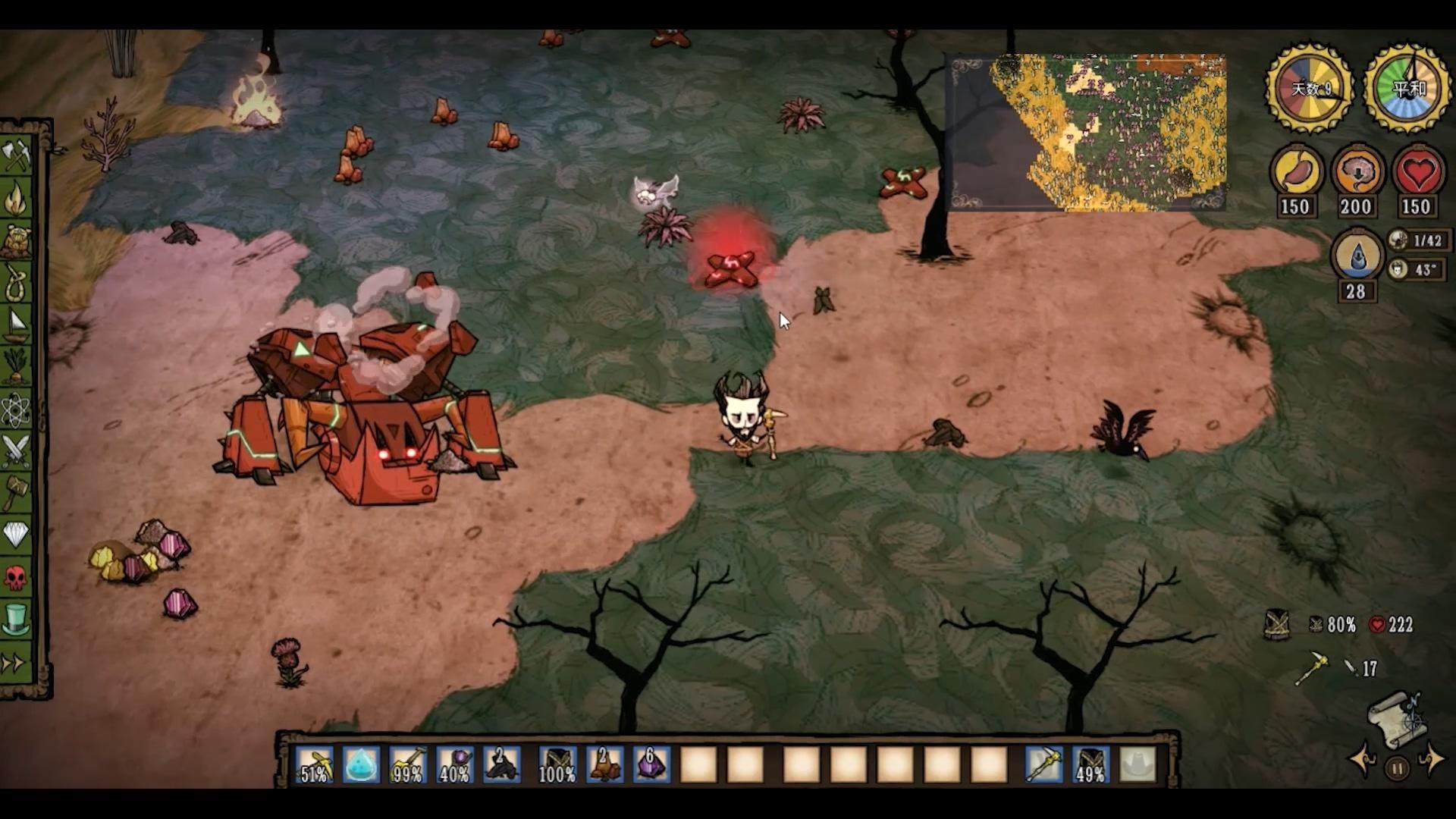Switch to the crossed swords Fight tab
1456x819 pixels.
click(17, 451)
